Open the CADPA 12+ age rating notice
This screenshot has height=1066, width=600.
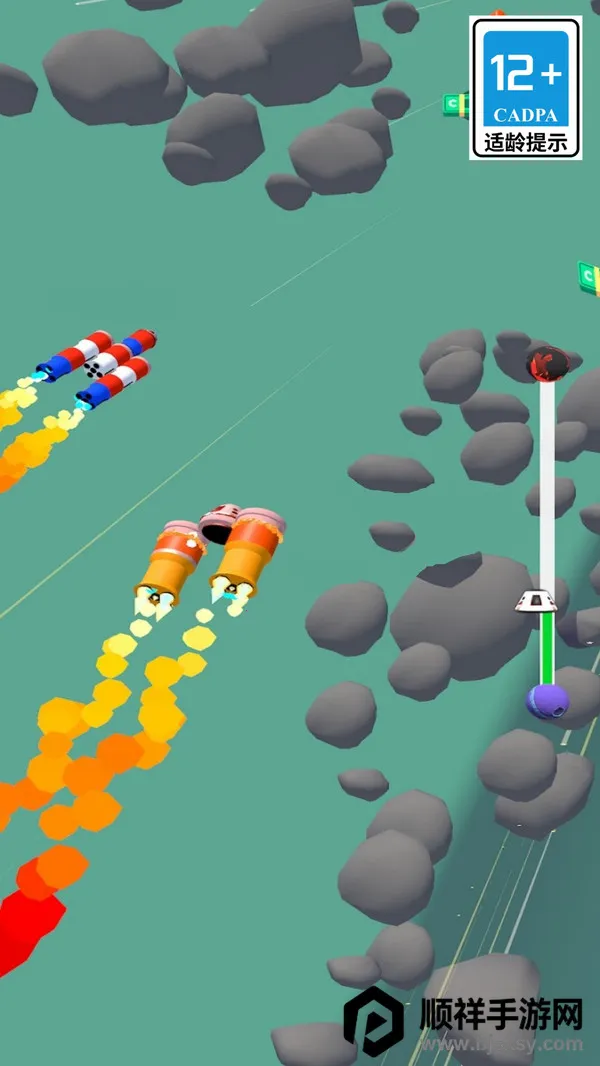526,88
